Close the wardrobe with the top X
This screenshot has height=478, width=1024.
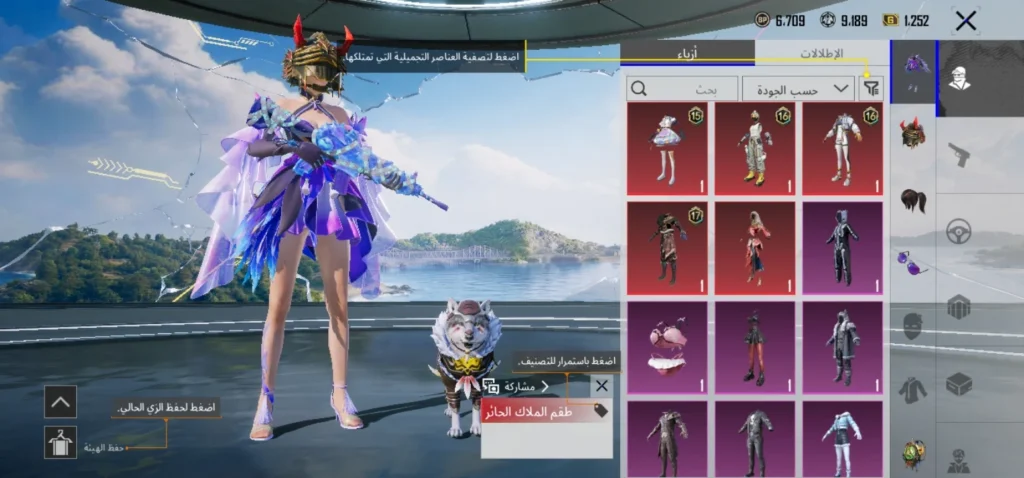(965, 21)
